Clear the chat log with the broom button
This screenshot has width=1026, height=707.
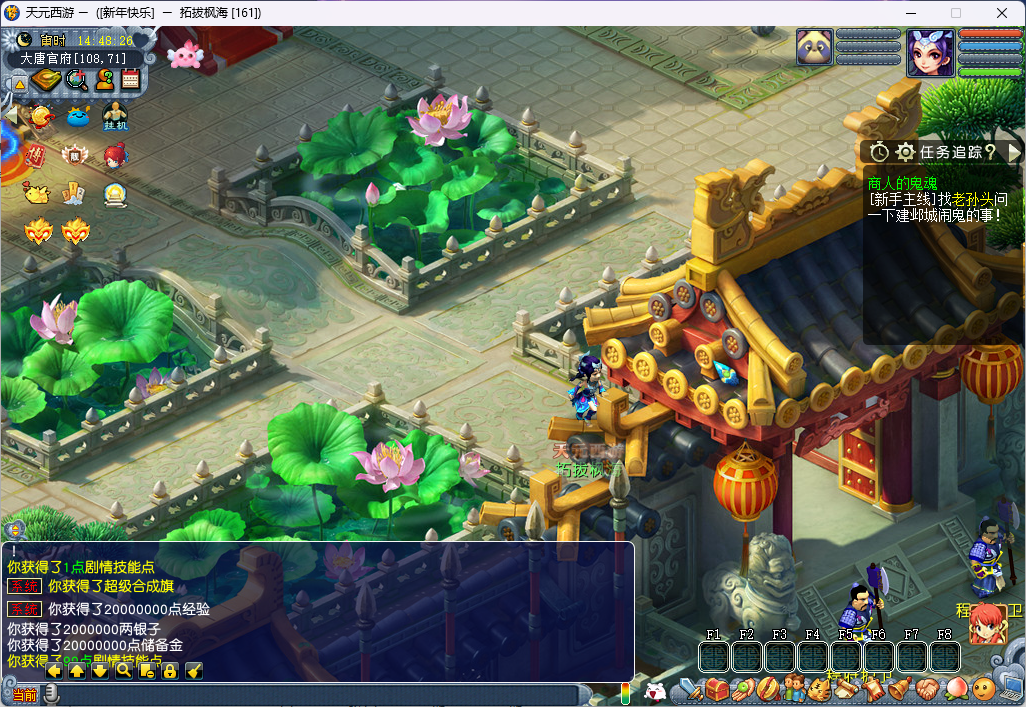pyautogui.click(x=194, y=670)
